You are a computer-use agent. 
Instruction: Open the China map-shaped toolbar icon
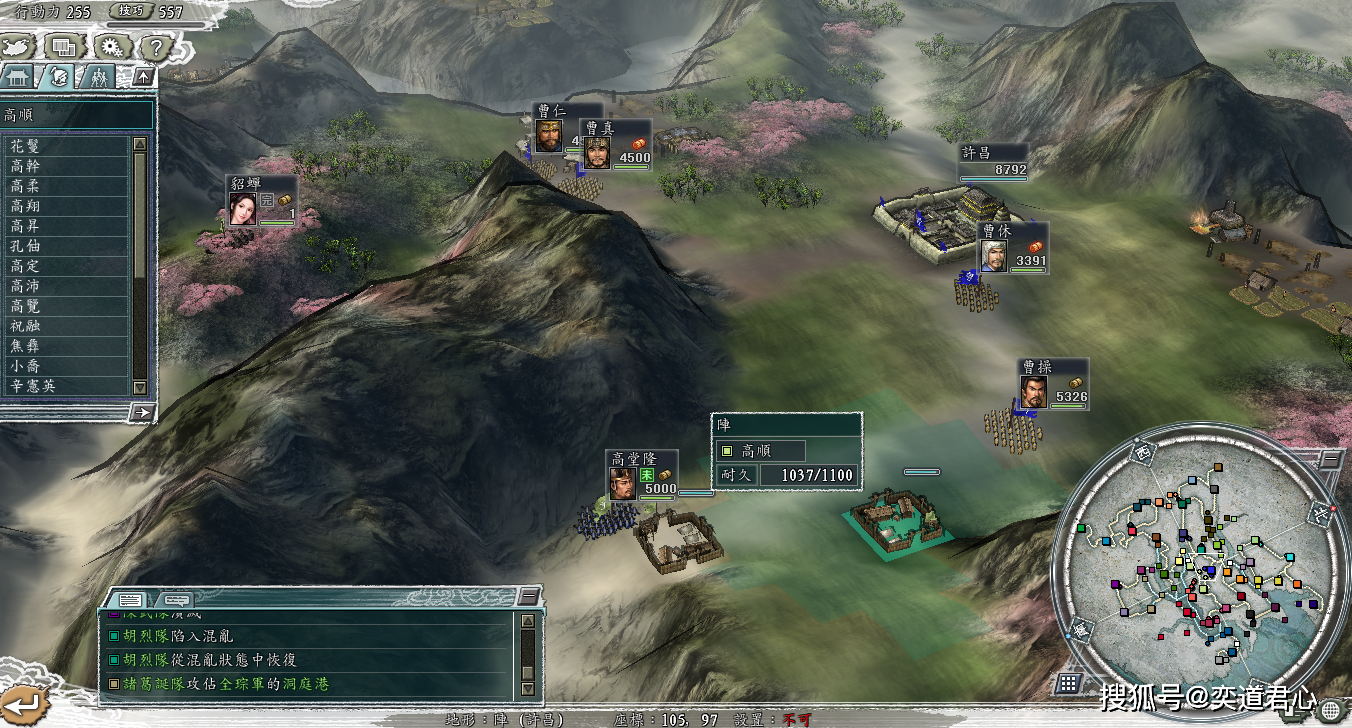click(x=20, y=46)
